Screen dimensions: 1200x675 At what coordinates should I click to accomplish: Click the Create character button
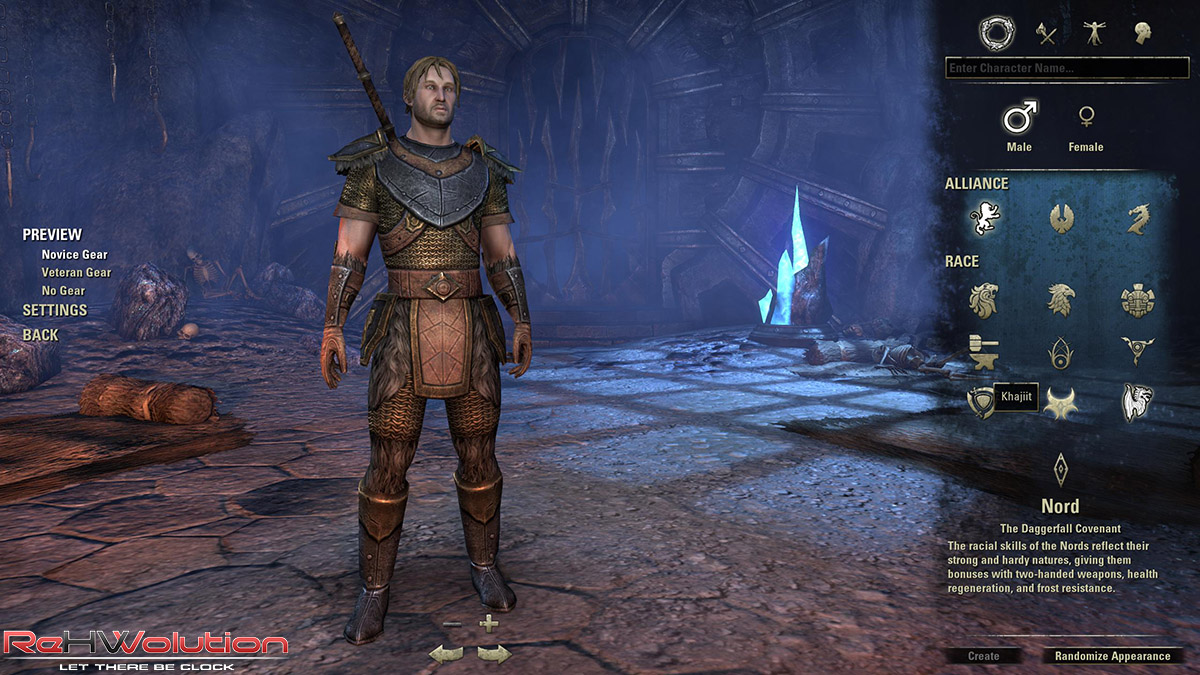[x=983, y=656]
